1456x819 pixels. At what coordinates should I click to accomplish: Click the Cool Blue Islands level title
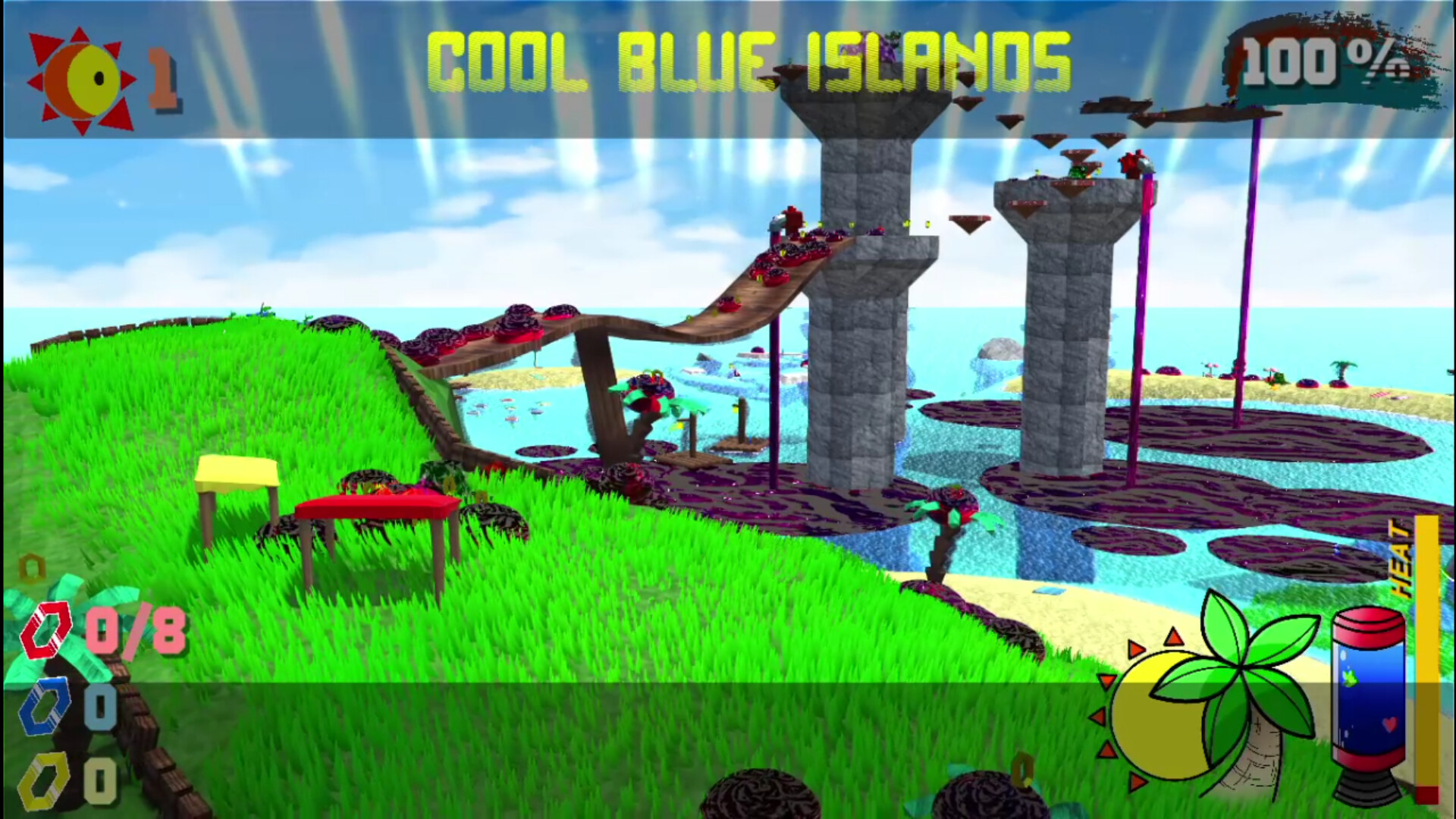tap(751, 61)
